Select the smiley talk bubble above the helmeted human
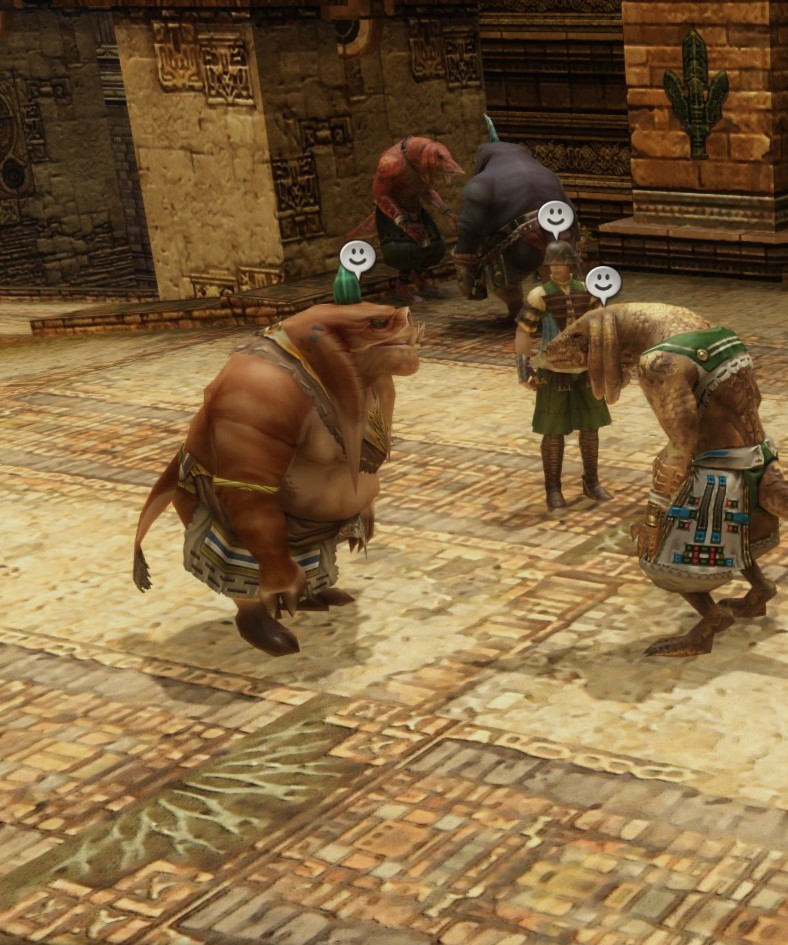 556,218
